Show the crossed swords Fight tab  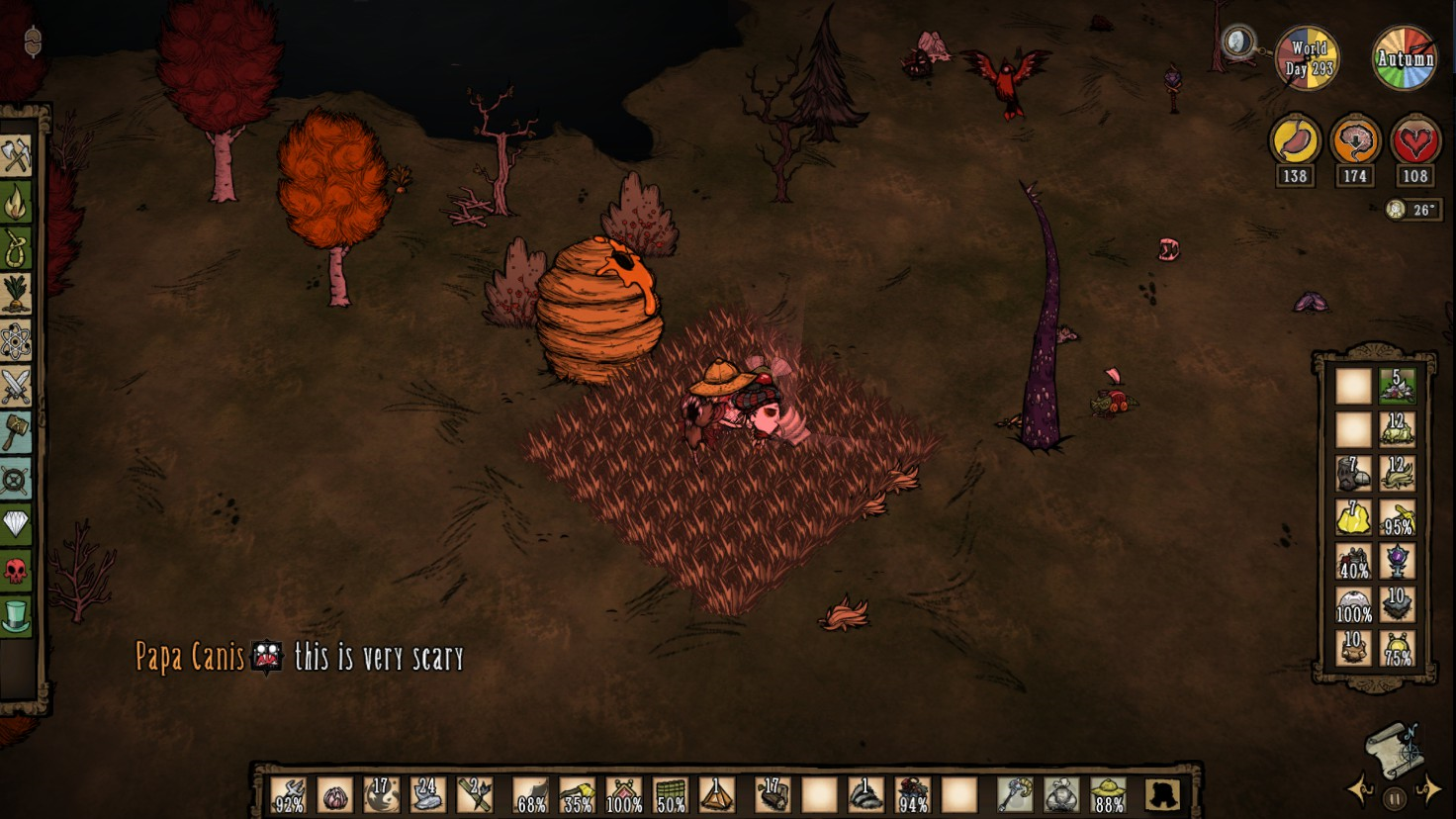point(17,387)
